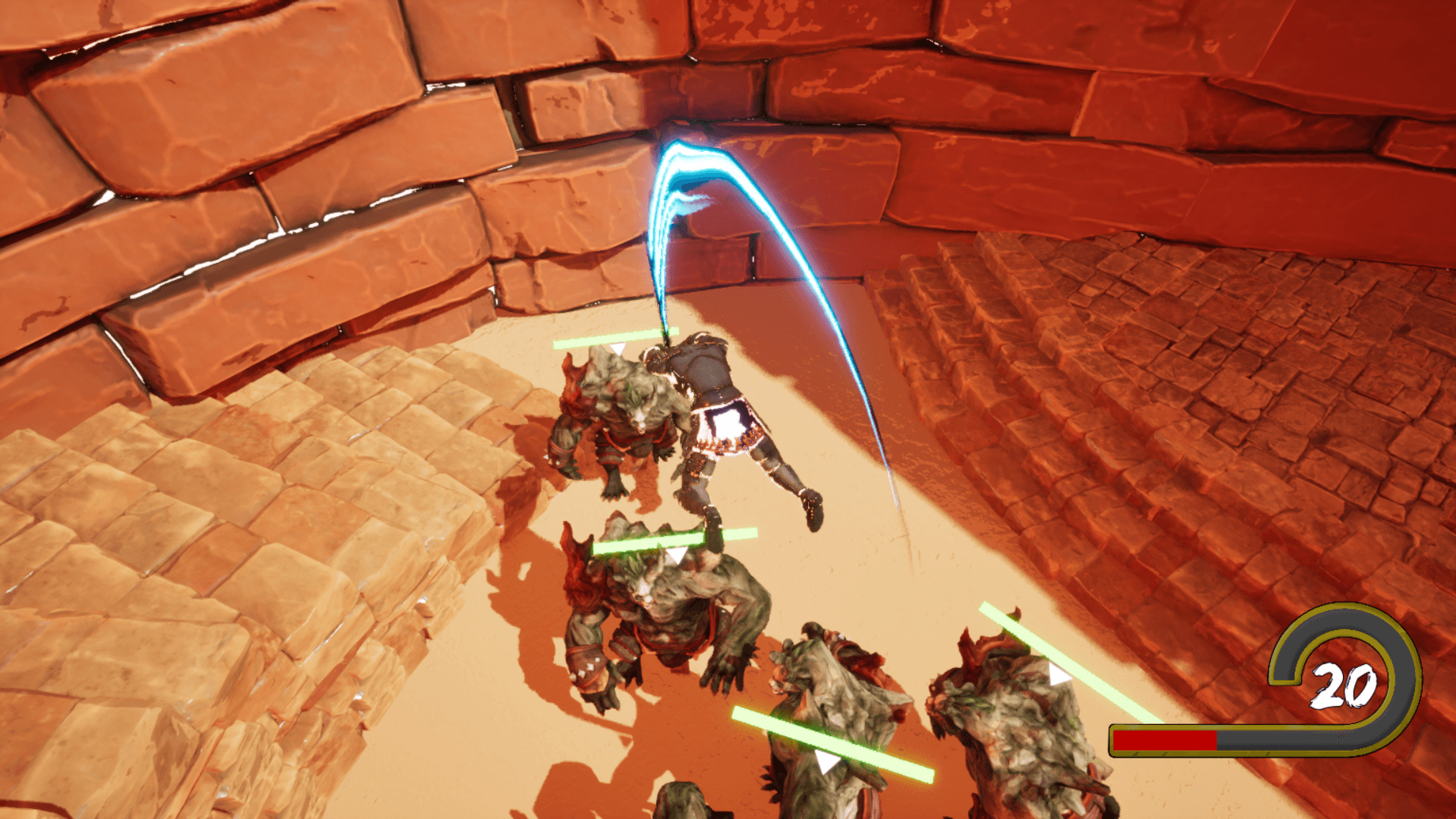Image resolution: width=1456 pixels, height=819 pixels.
Task: Click the white arrow above the center troll
Action: (675, 554)
